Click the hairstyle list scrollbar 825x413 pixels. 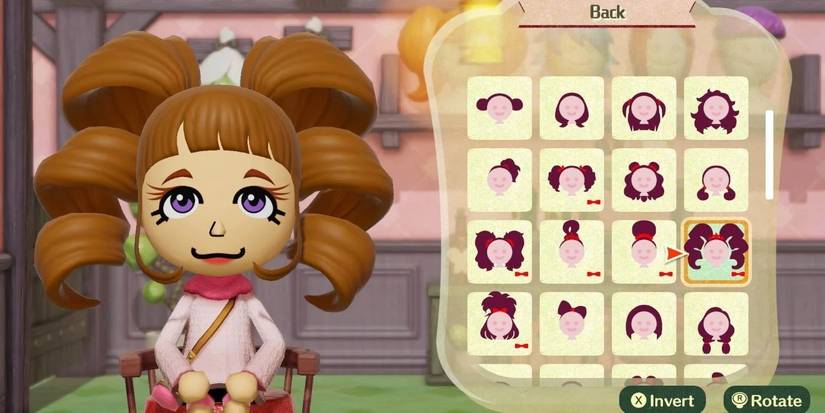(x=769, y=154)
